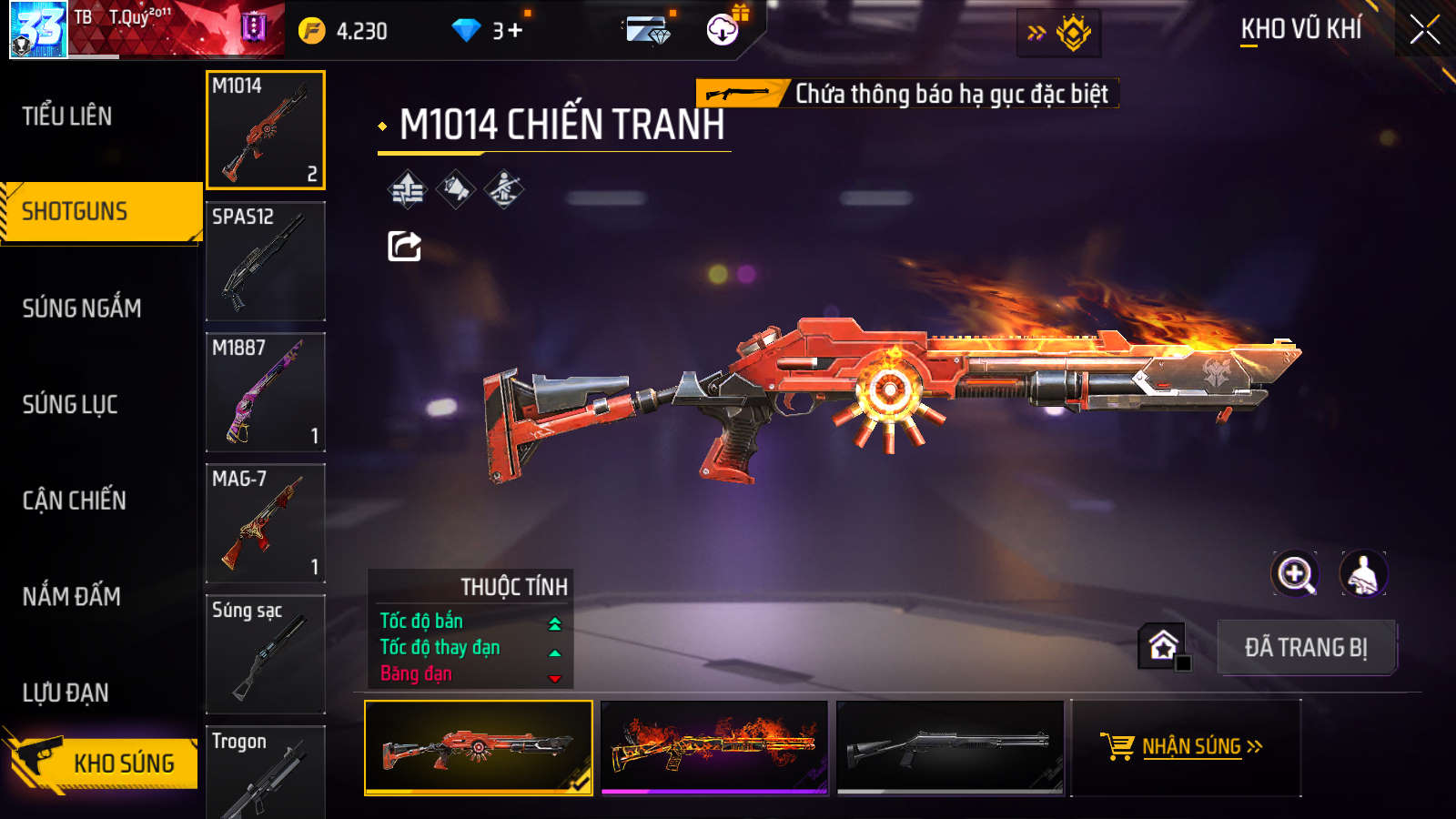Open the Súng Ngắm weapon category
The height and width of the screenshot is (819, 1456).
point(82,308)
